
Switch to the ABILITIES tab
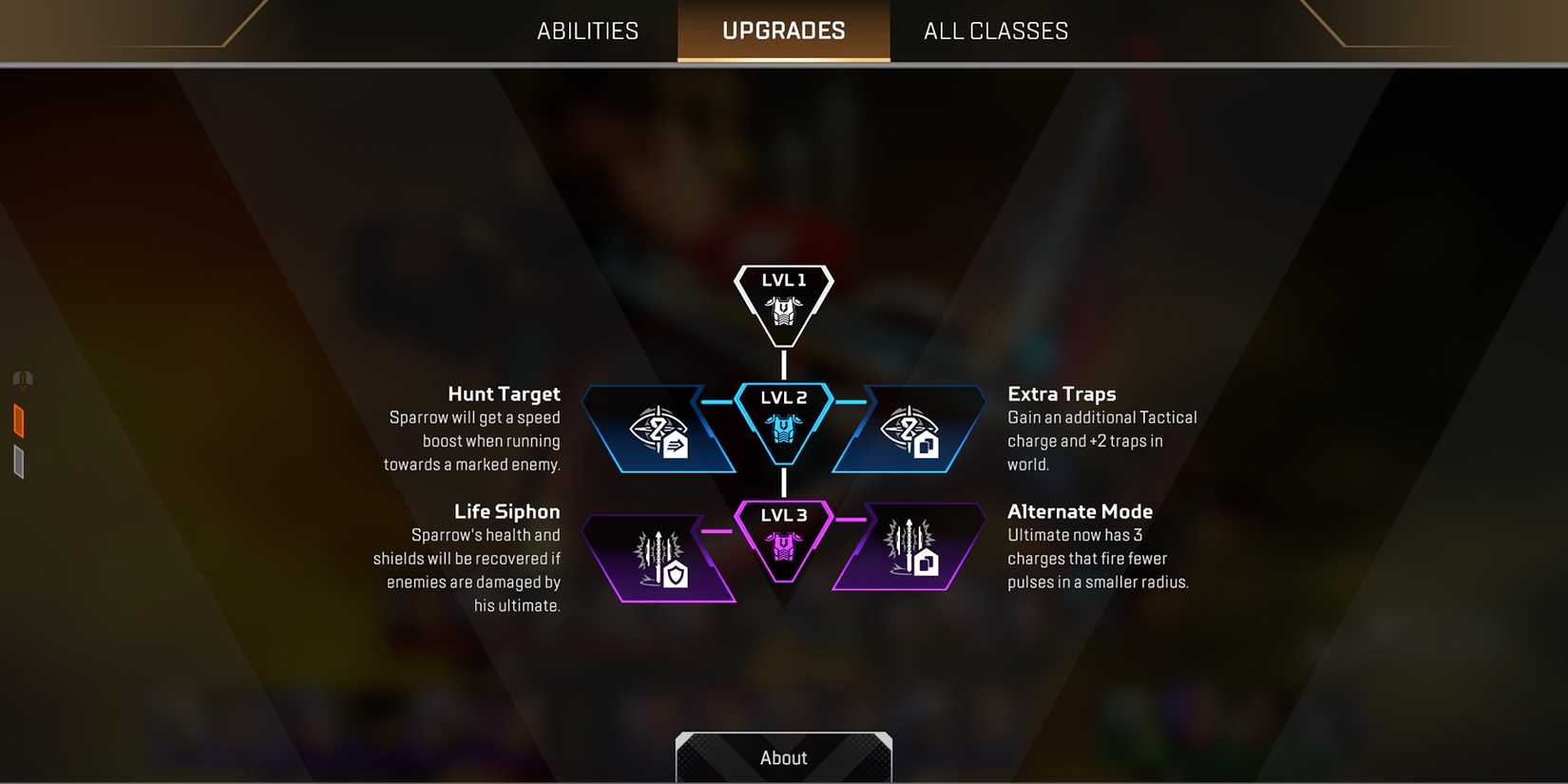[586, 29]
